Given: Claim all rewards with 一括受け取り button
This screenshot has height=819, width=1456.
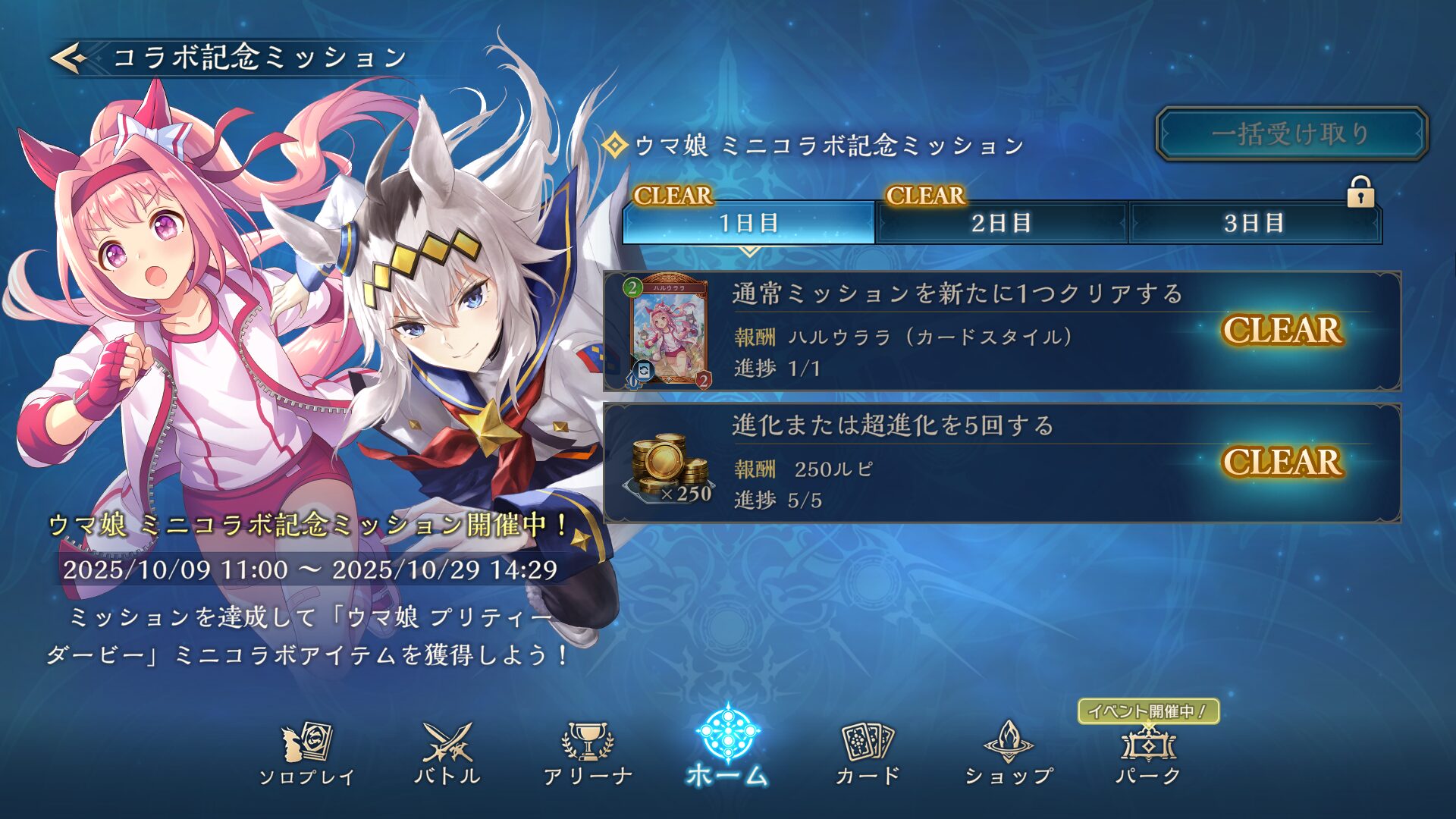Looking at the screenshot, I should [1291, 134].
